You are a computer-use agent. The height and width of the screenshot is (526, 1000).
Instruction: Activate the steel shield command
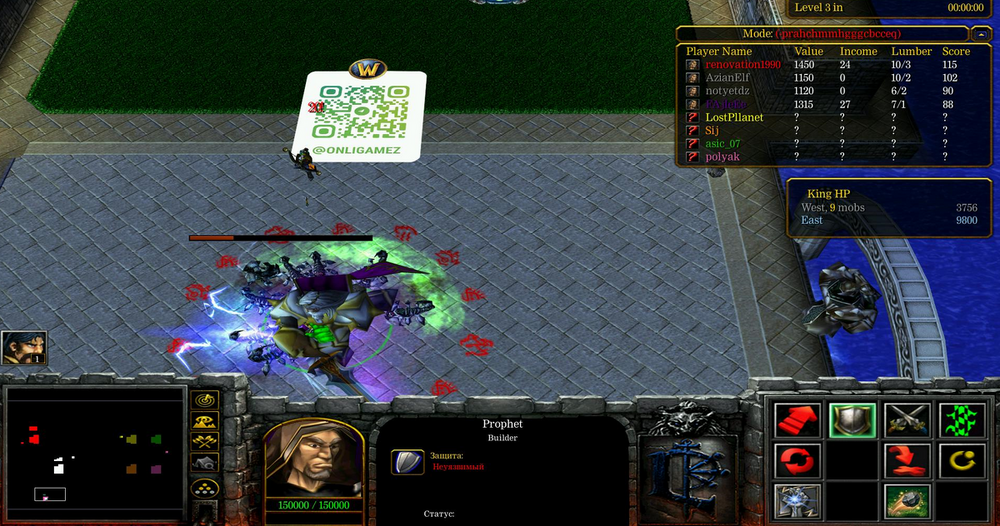852,420
